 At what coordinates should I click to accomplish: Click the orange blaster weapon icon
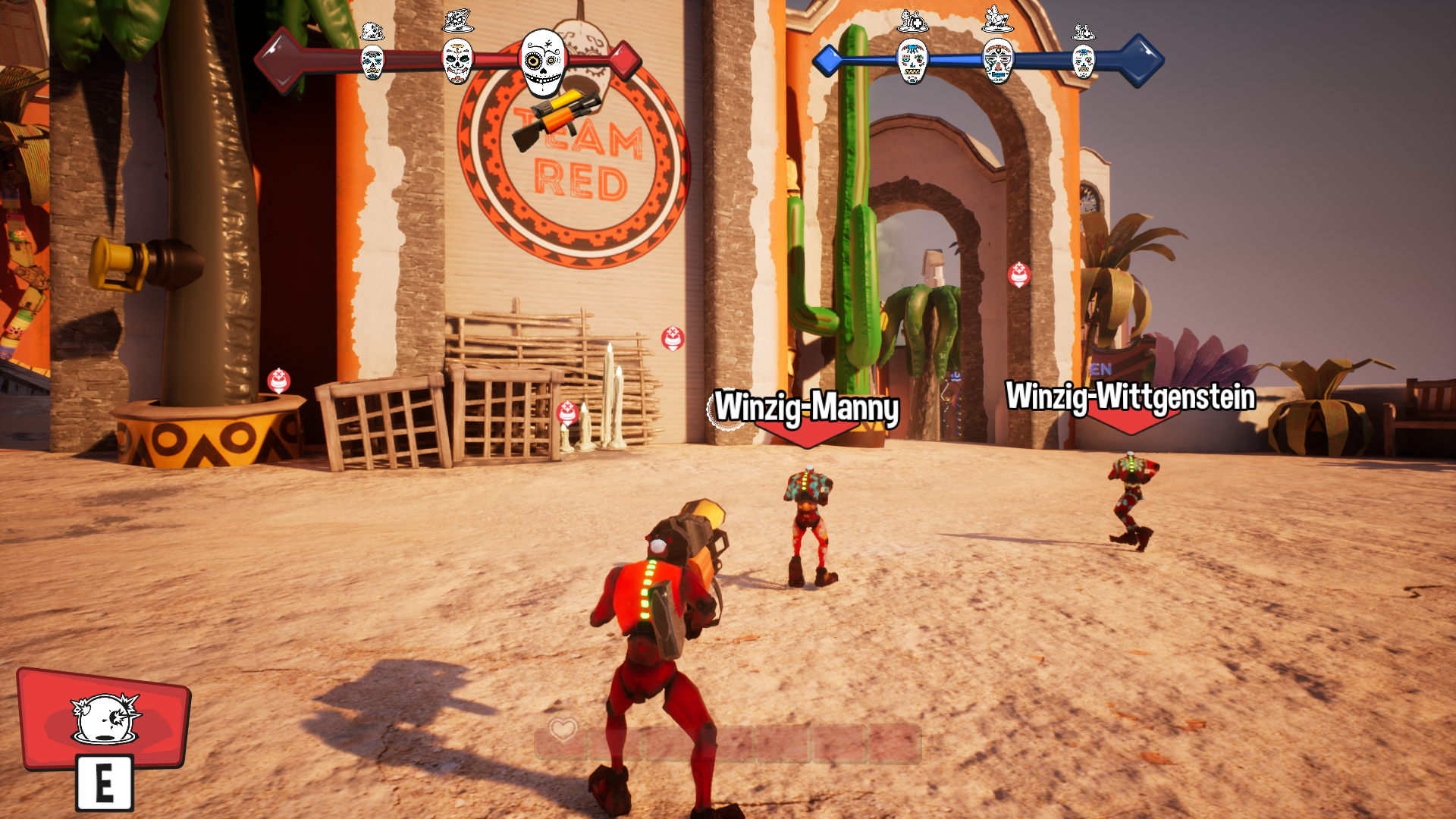coord(554,118)
